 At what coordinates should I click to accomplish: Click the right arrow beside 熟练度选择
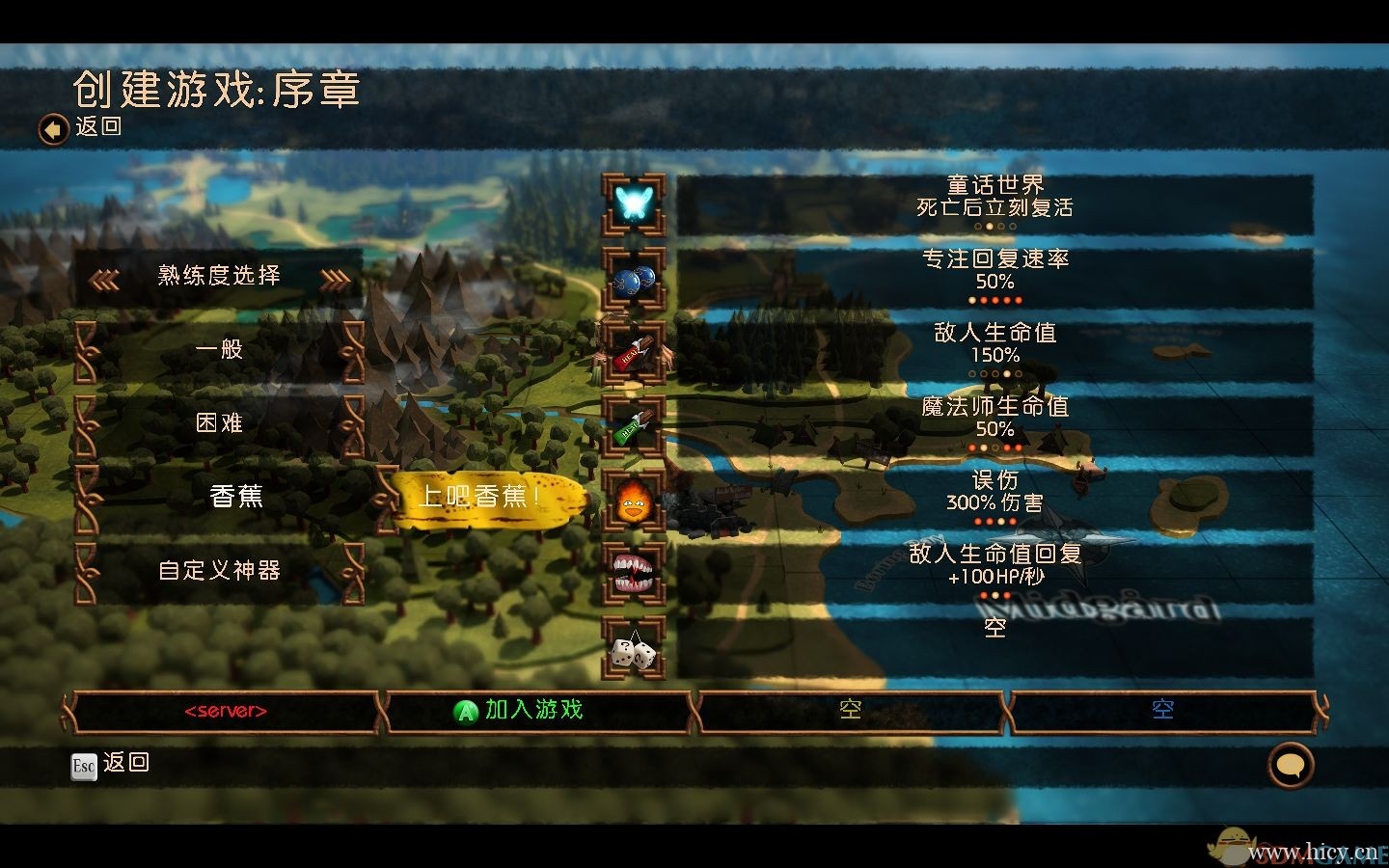pyautogui.click(x=333, y=277)
